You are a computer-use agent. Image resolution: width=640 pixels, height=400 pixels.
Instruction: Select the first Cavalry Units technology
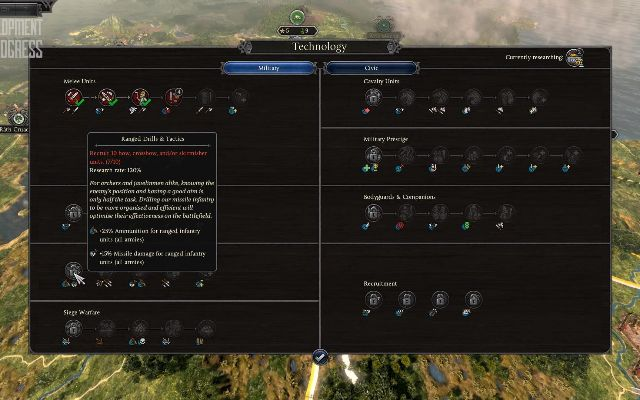pyautogui.click(x=372, y=97)
